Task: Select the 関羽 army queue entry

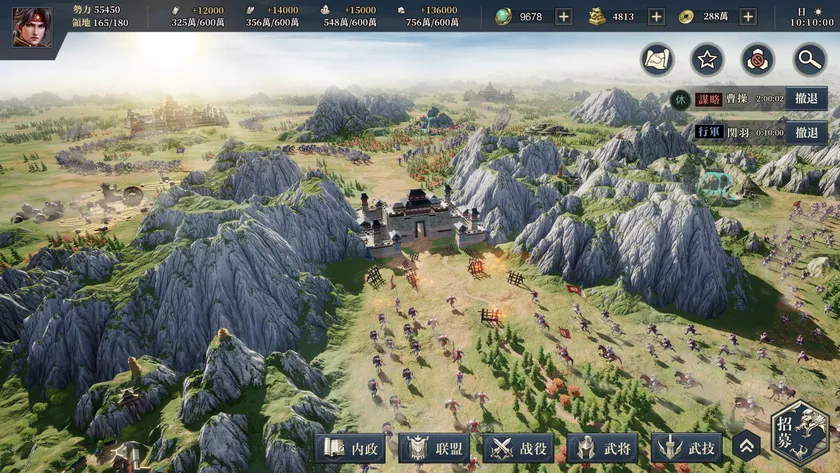Action: point(738,131)
